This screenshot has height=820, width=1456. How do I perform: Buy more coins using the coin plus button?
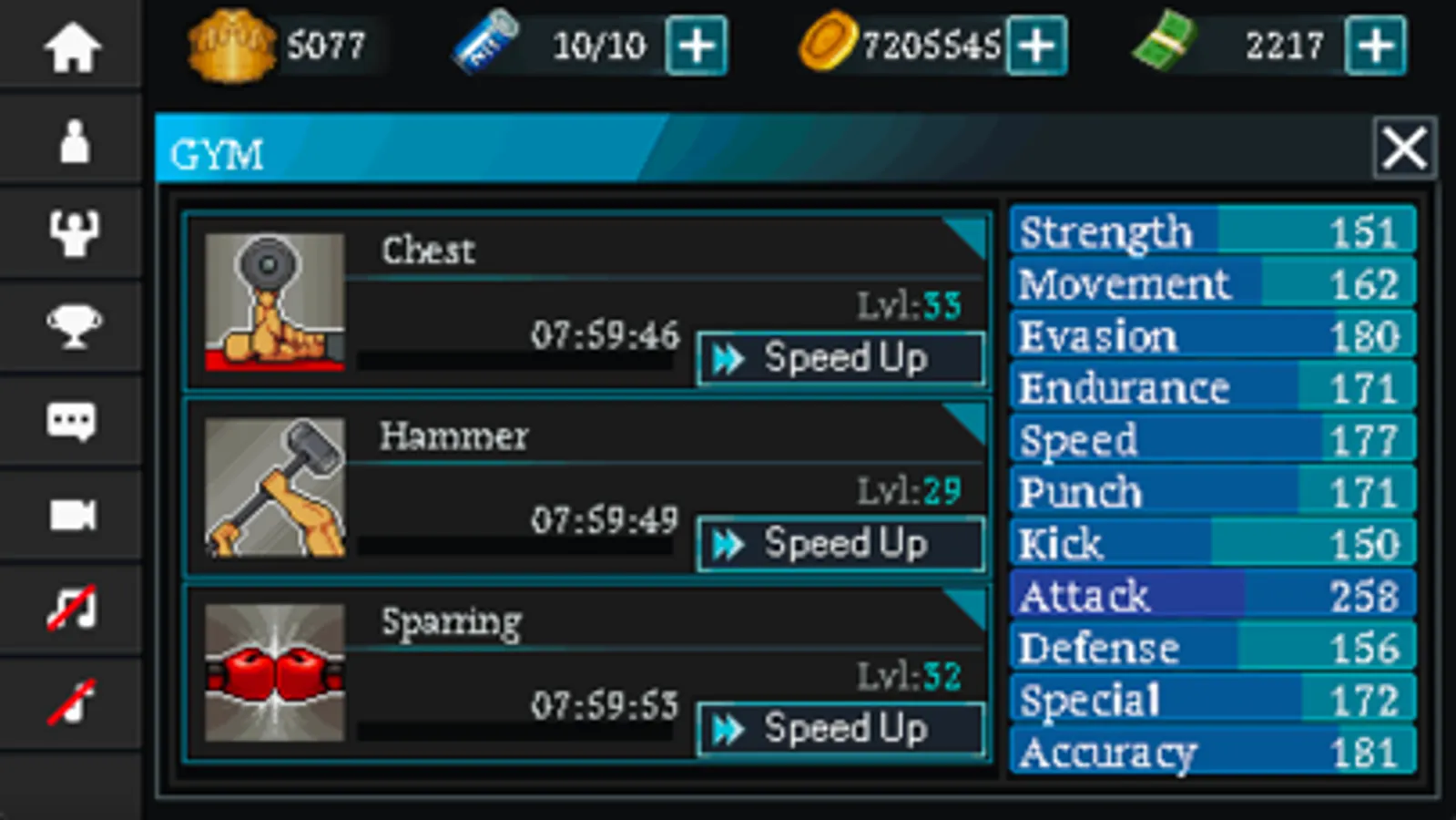[x=1037, y=45]
